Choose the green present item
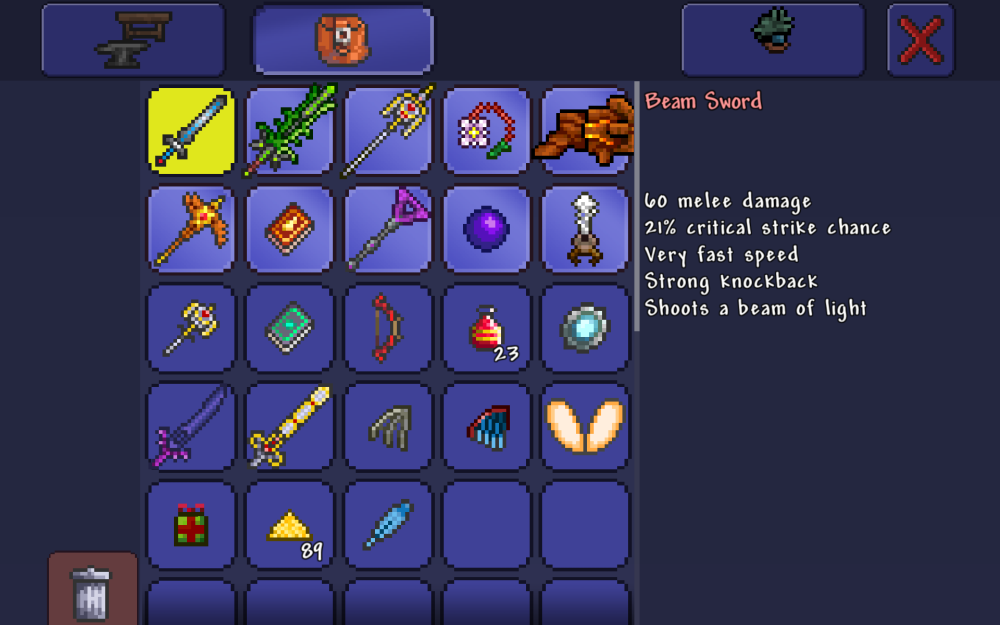 [191, 524]
